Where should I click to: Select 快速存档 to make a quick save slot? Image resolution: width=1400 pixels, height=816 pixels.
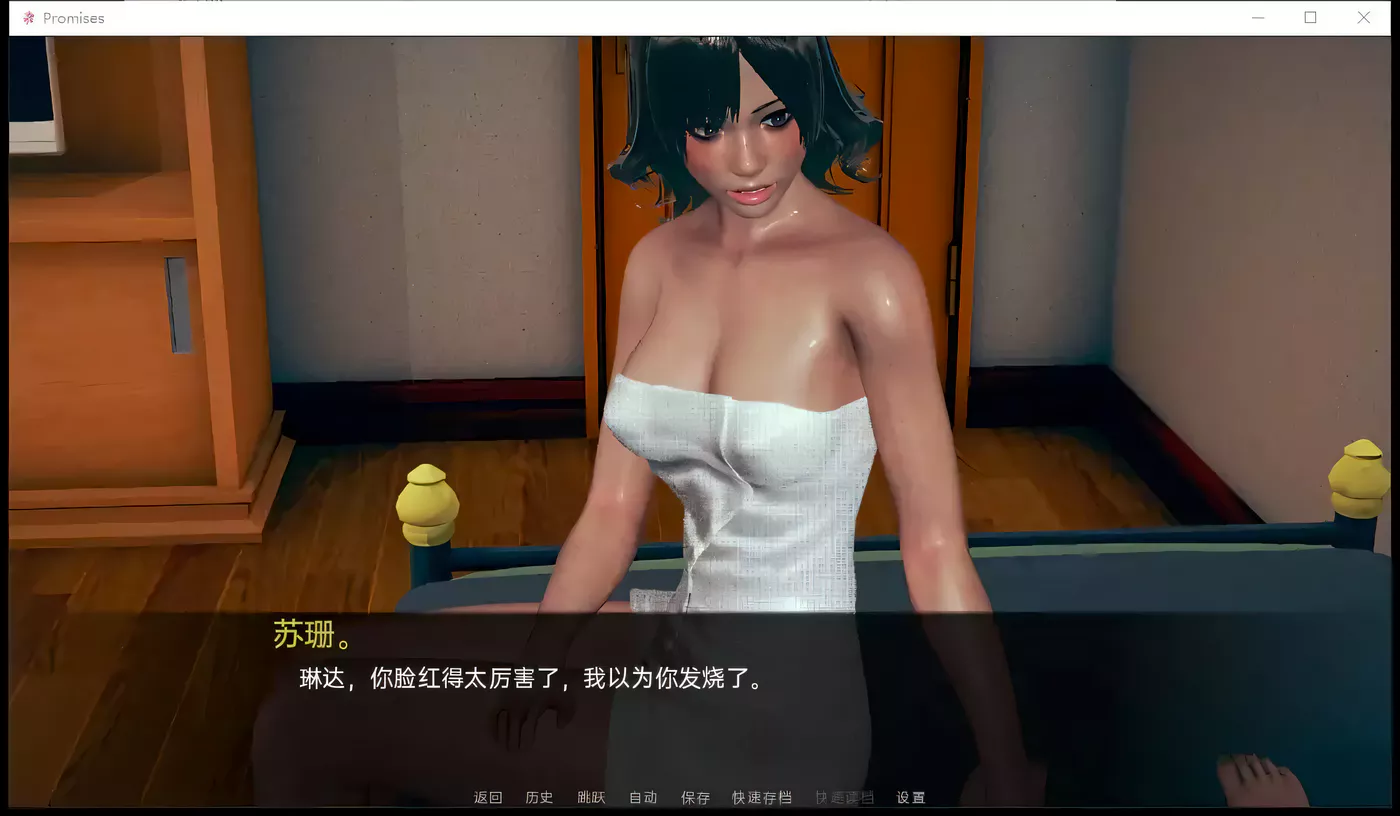tap(762, 797)
